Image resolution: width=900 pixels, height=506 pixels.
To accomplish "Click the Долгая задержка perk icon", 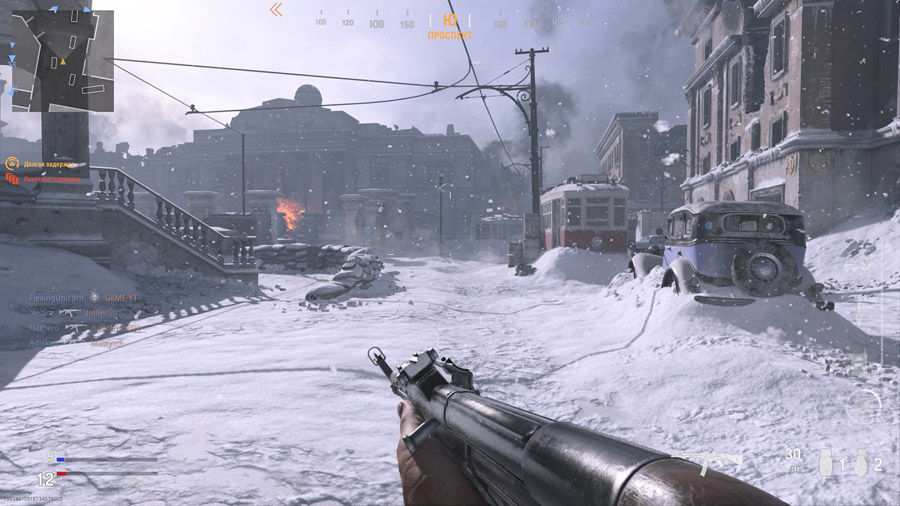I will click(x=13, y=163).
